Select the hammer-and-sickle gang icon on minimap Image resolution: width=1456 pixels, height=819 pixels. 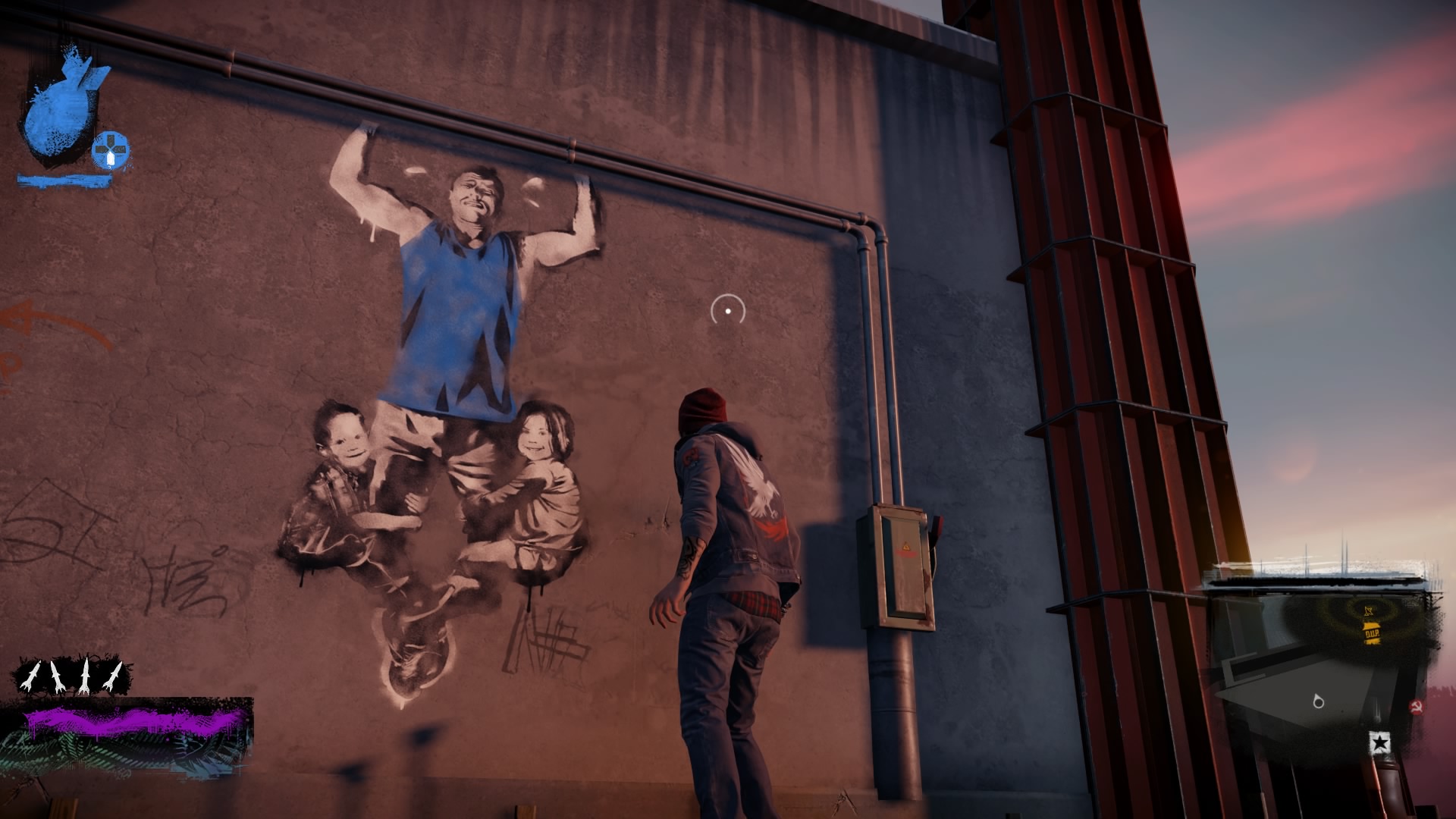(x=1417, y=705)
